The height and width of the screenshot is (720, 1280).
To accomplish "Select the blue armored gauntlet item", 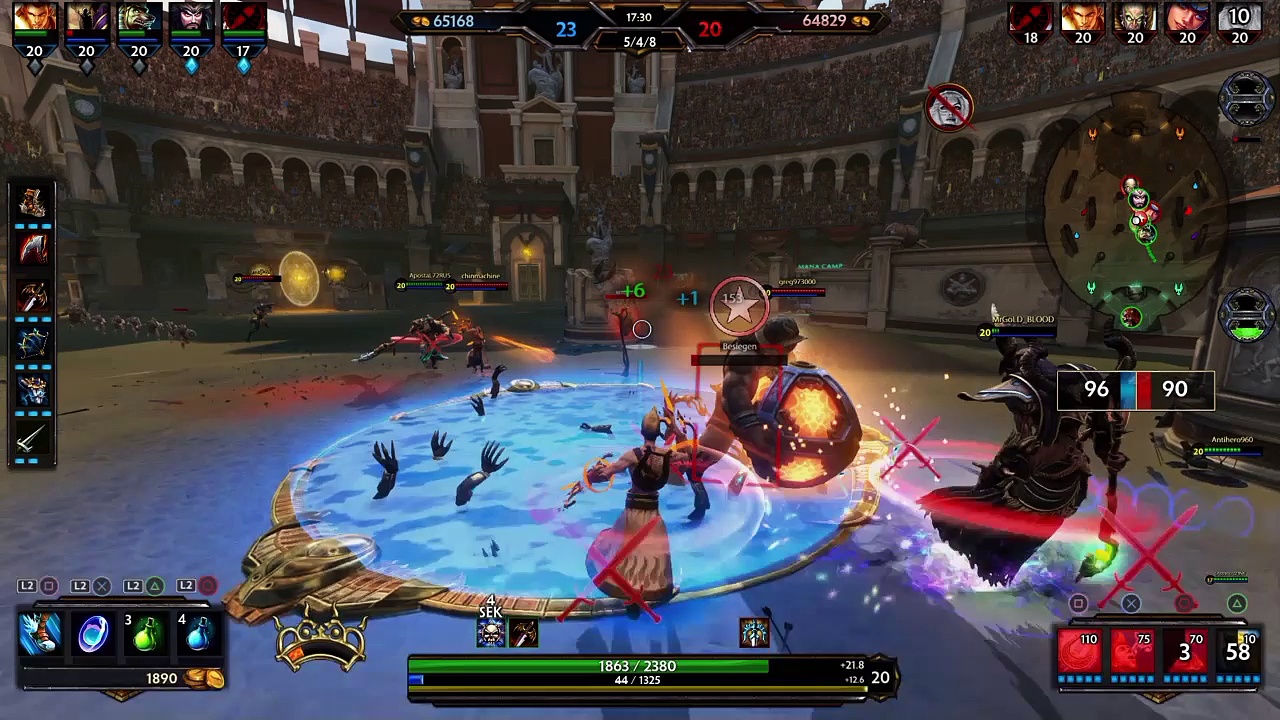I will coord(33,390).
